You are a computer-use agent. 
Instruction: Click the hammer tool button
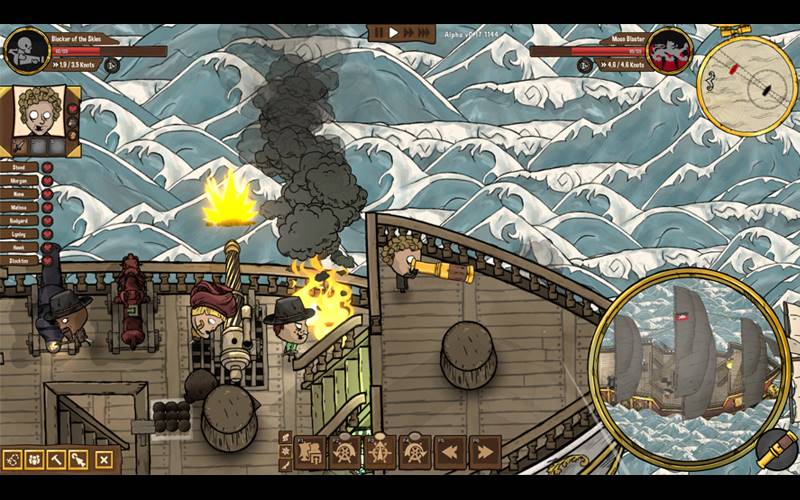click(58, 460)
